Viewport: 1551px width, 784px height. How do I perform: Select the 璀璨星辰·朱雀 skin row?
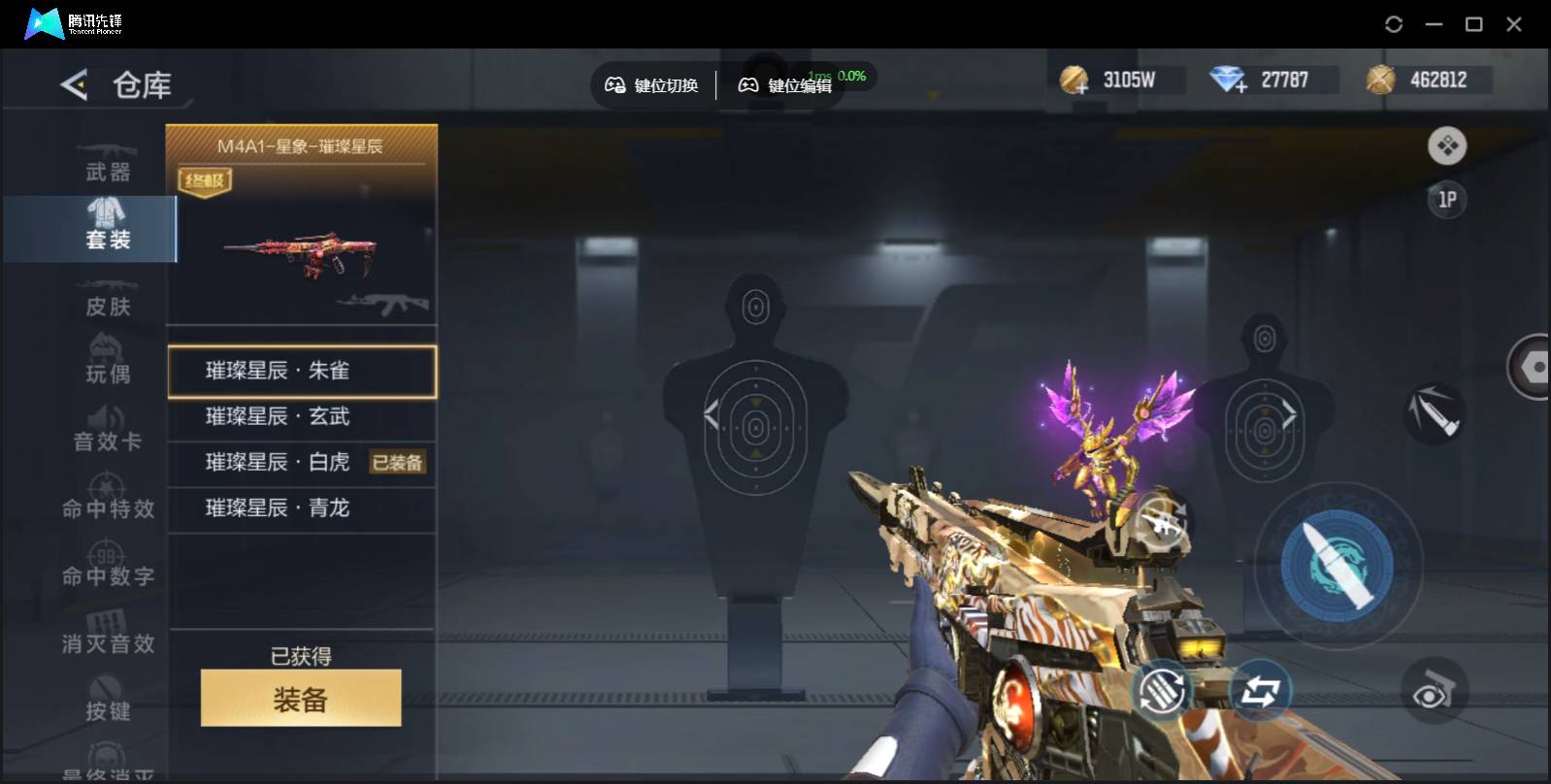[301, 371]
